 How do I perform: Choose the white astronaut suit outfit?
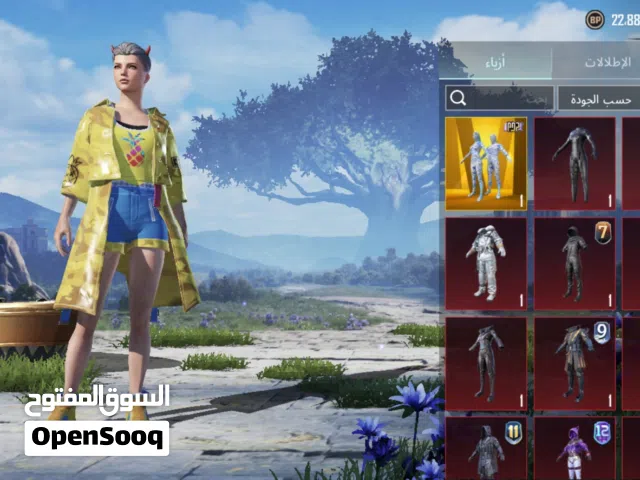486,263
